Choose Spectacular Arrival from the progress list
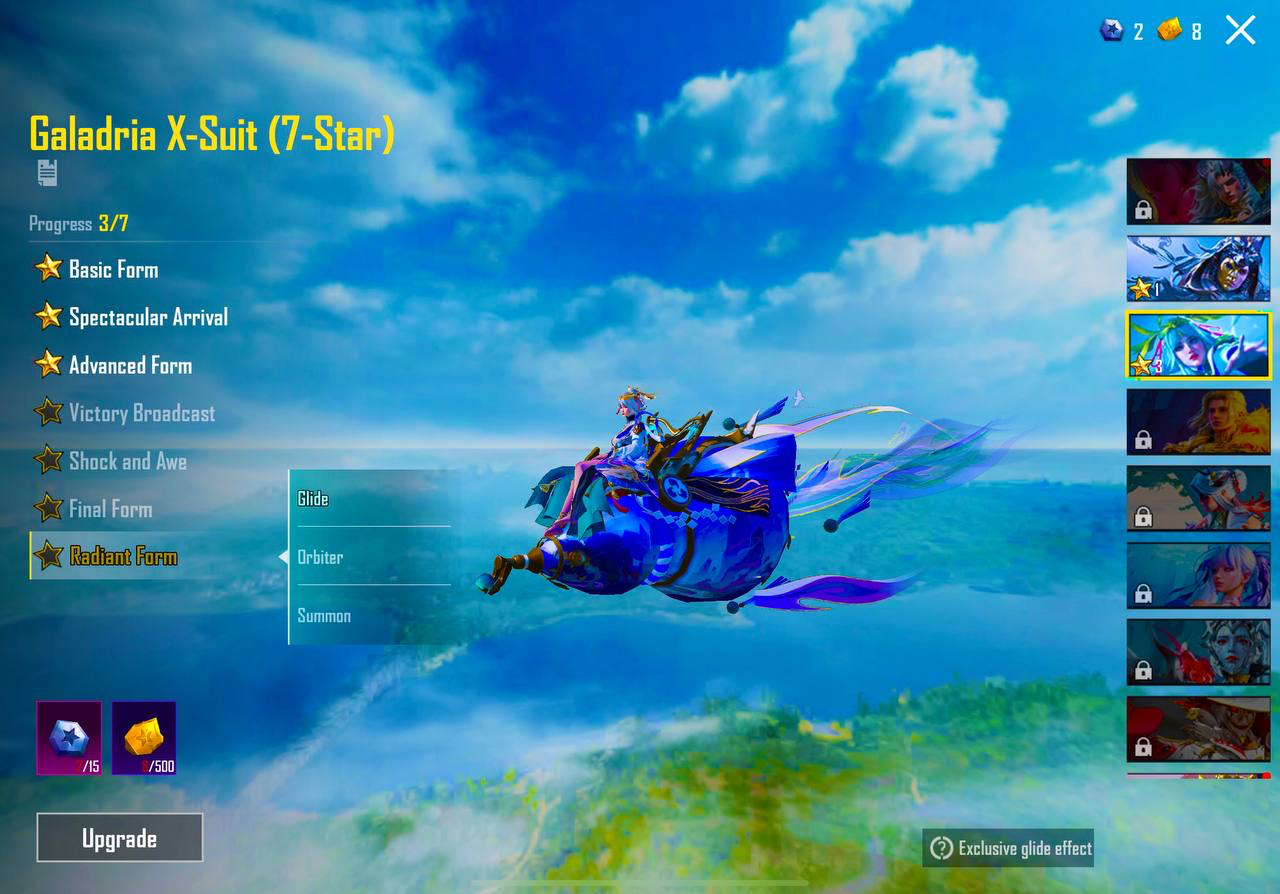The width and height of the screenshot is (1280, 894). click(147, 317)
